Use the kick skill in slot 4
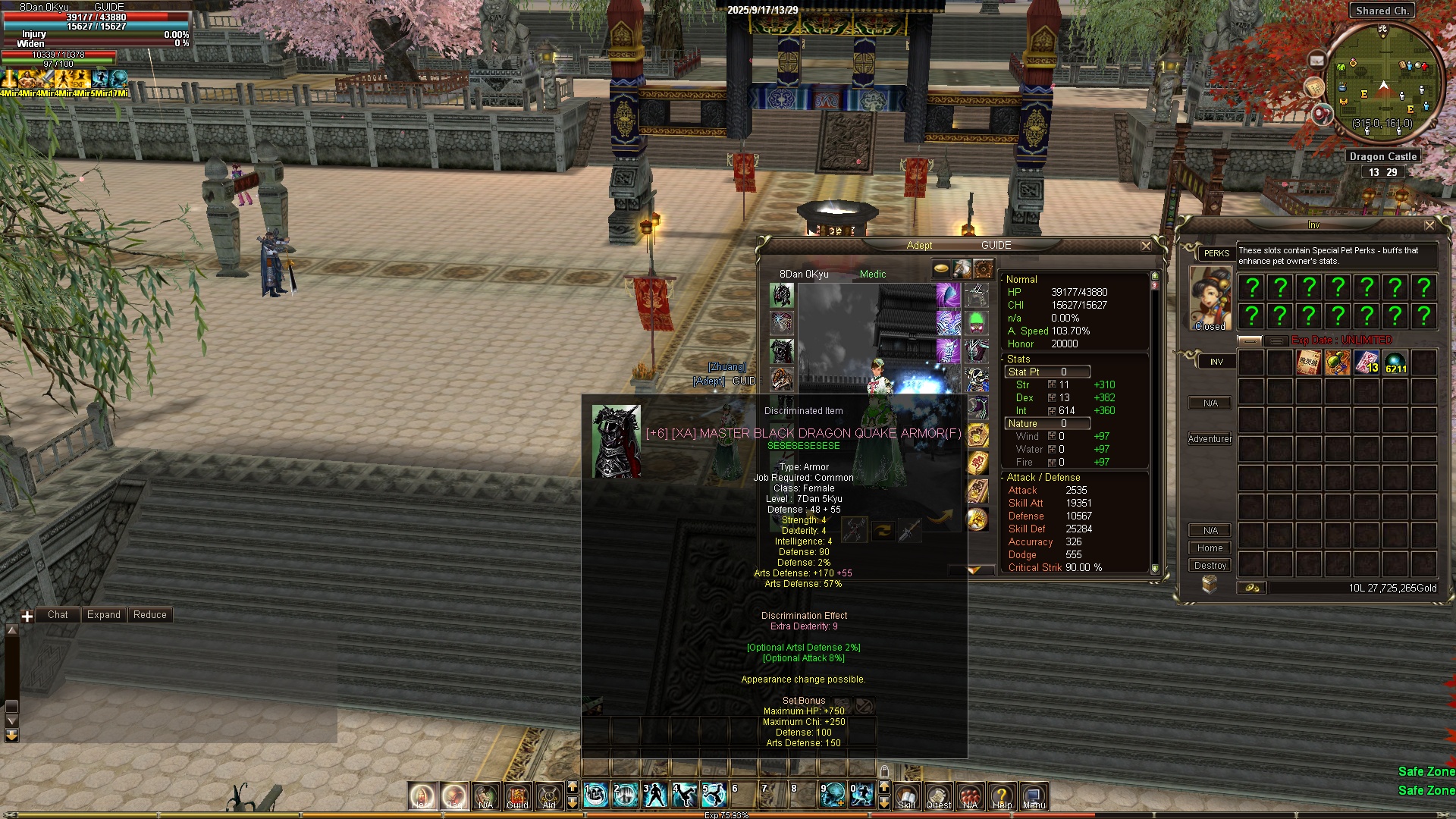 point(685,795)
